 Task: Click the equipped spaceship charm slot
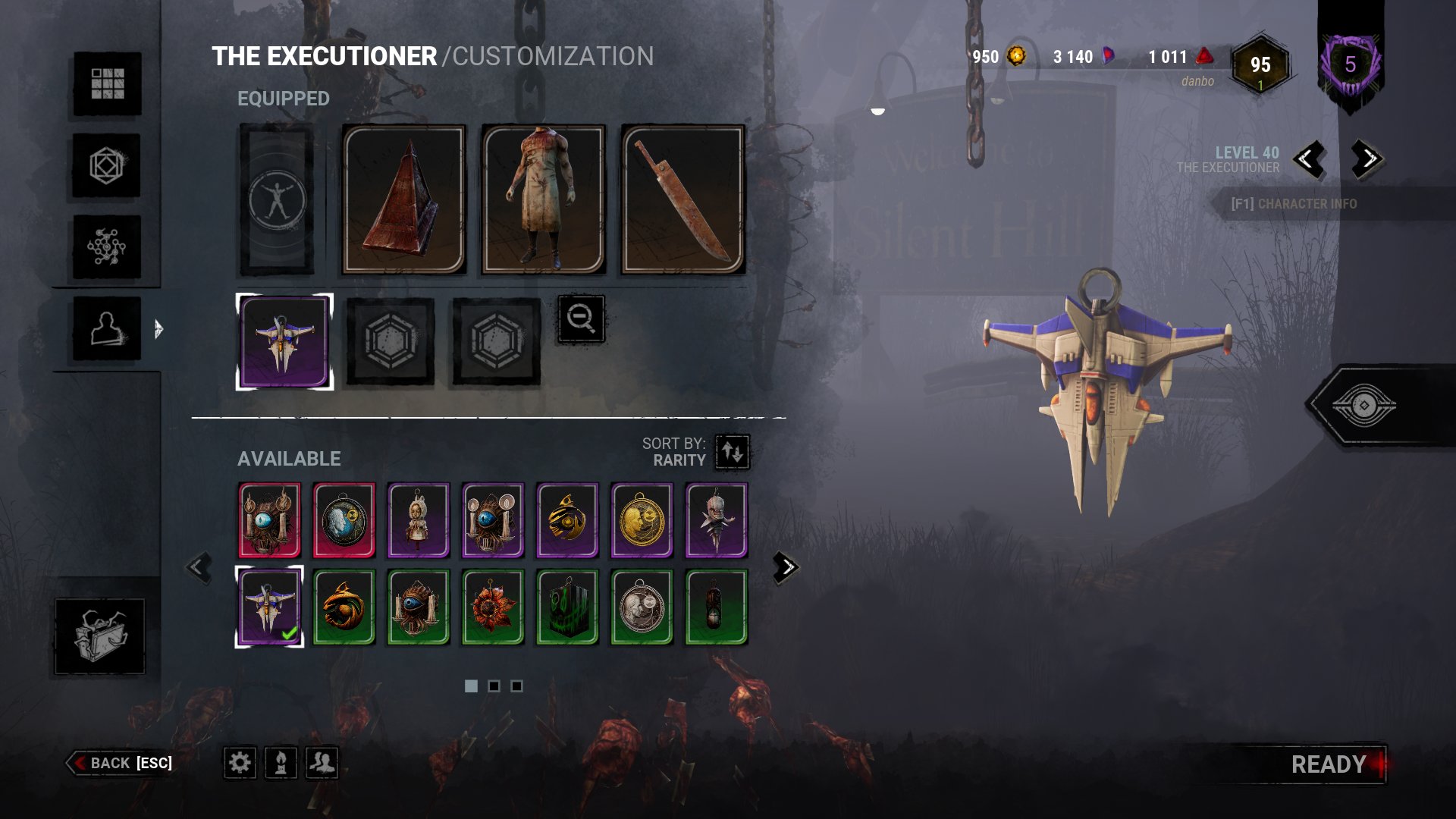pyautogui.click(x=284, y=342)
